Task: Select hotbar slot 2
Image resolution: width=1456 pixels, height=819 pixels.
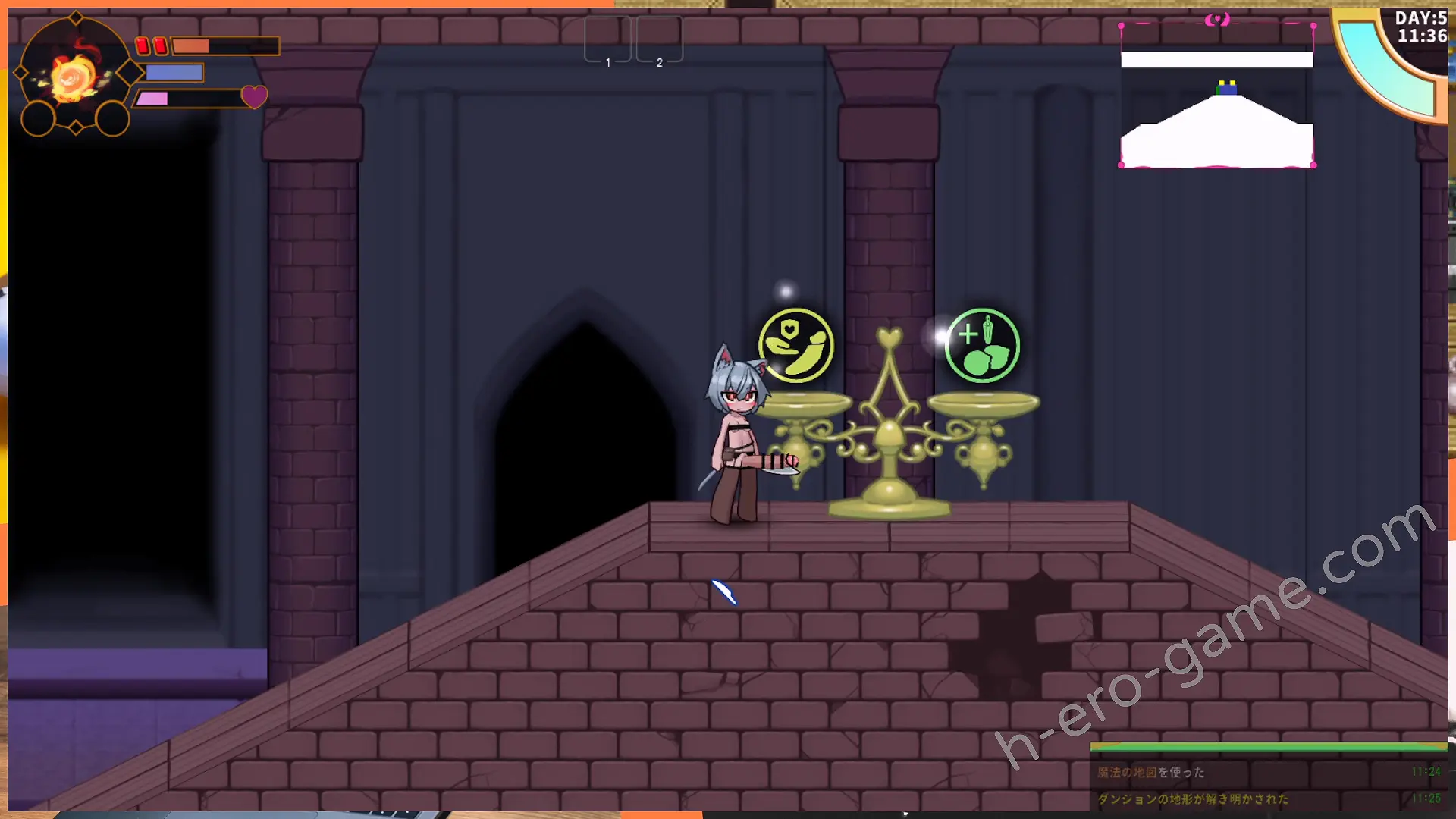Action: (659, 39)
